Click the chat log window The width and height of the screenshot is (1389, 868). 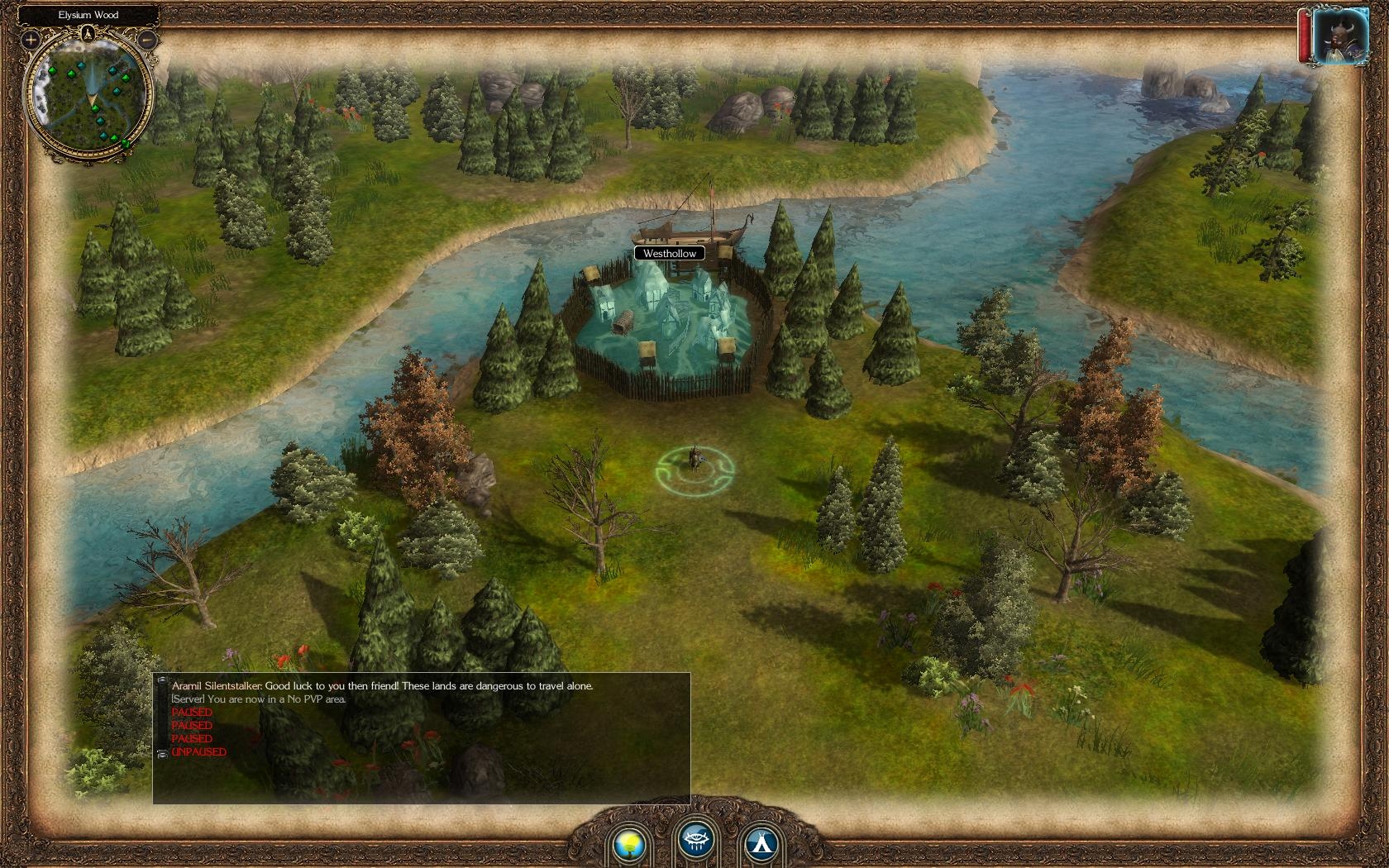[x=422, y=737]
